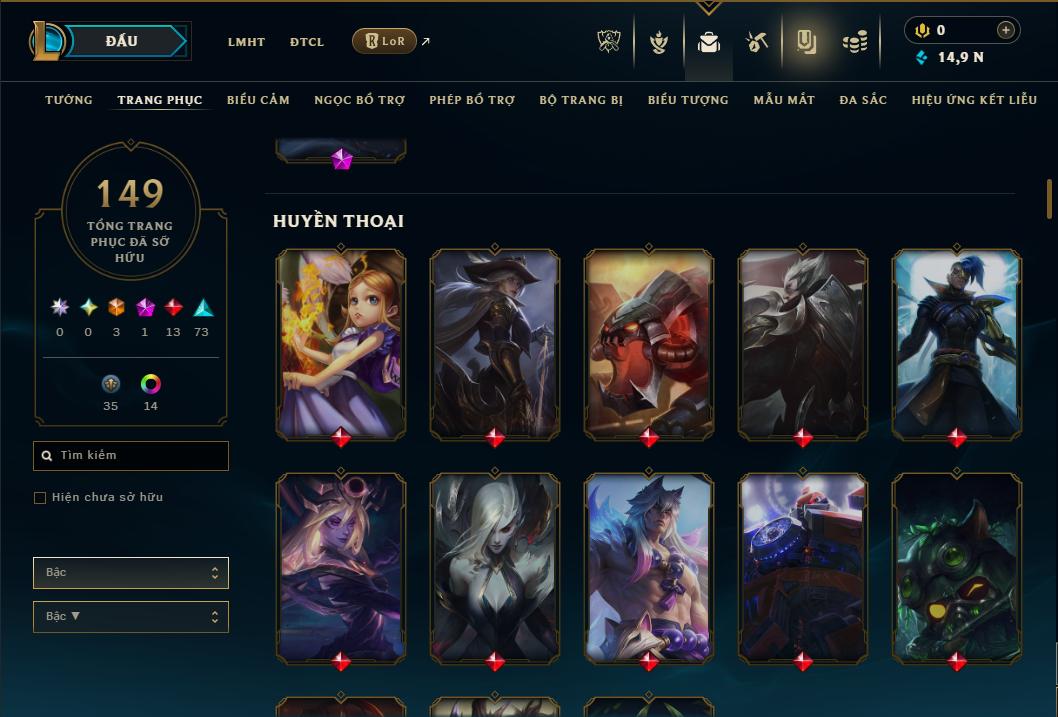Open the LMHT section
The image size is (1058, 717).
click(246, 42)
